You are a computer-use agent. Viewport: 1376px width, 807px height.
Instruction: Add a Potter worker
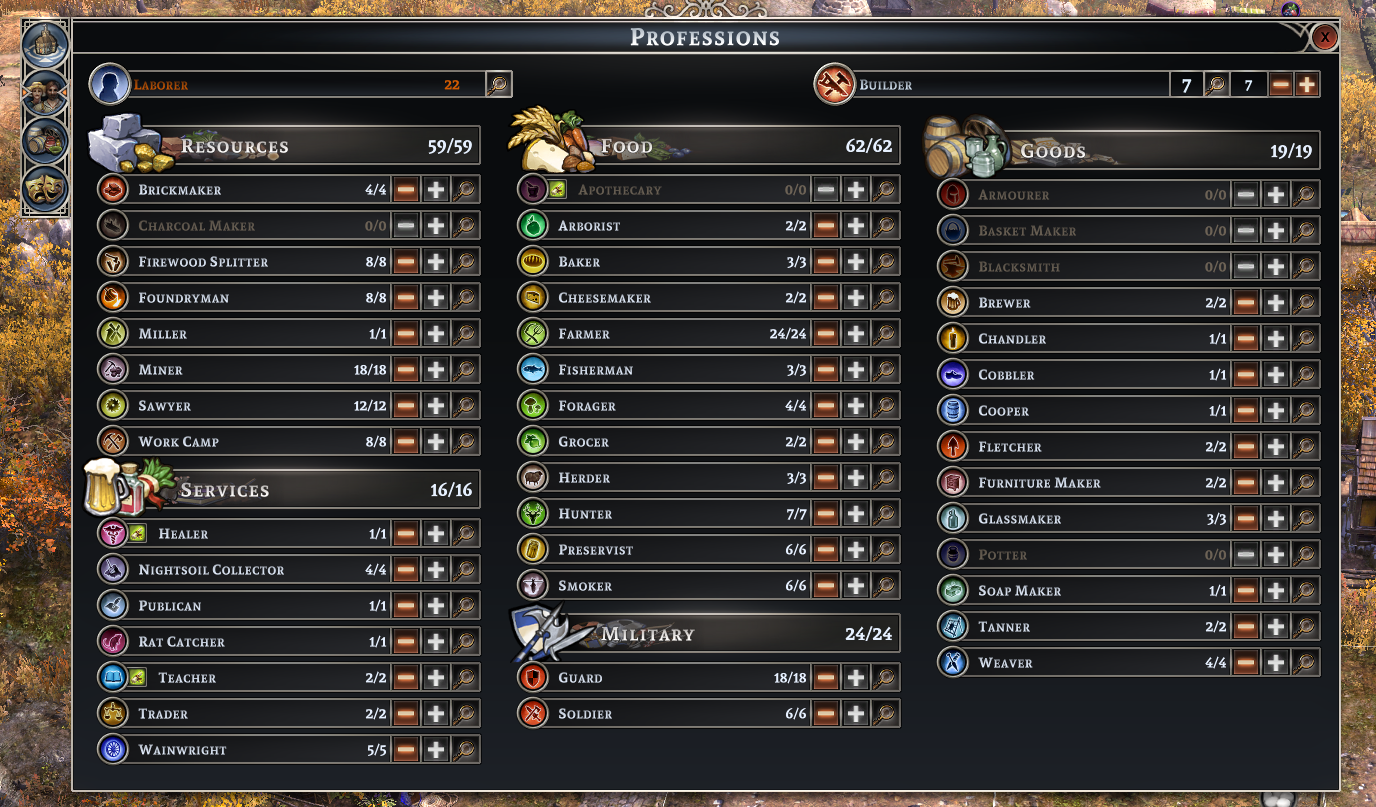(1276, 555)
